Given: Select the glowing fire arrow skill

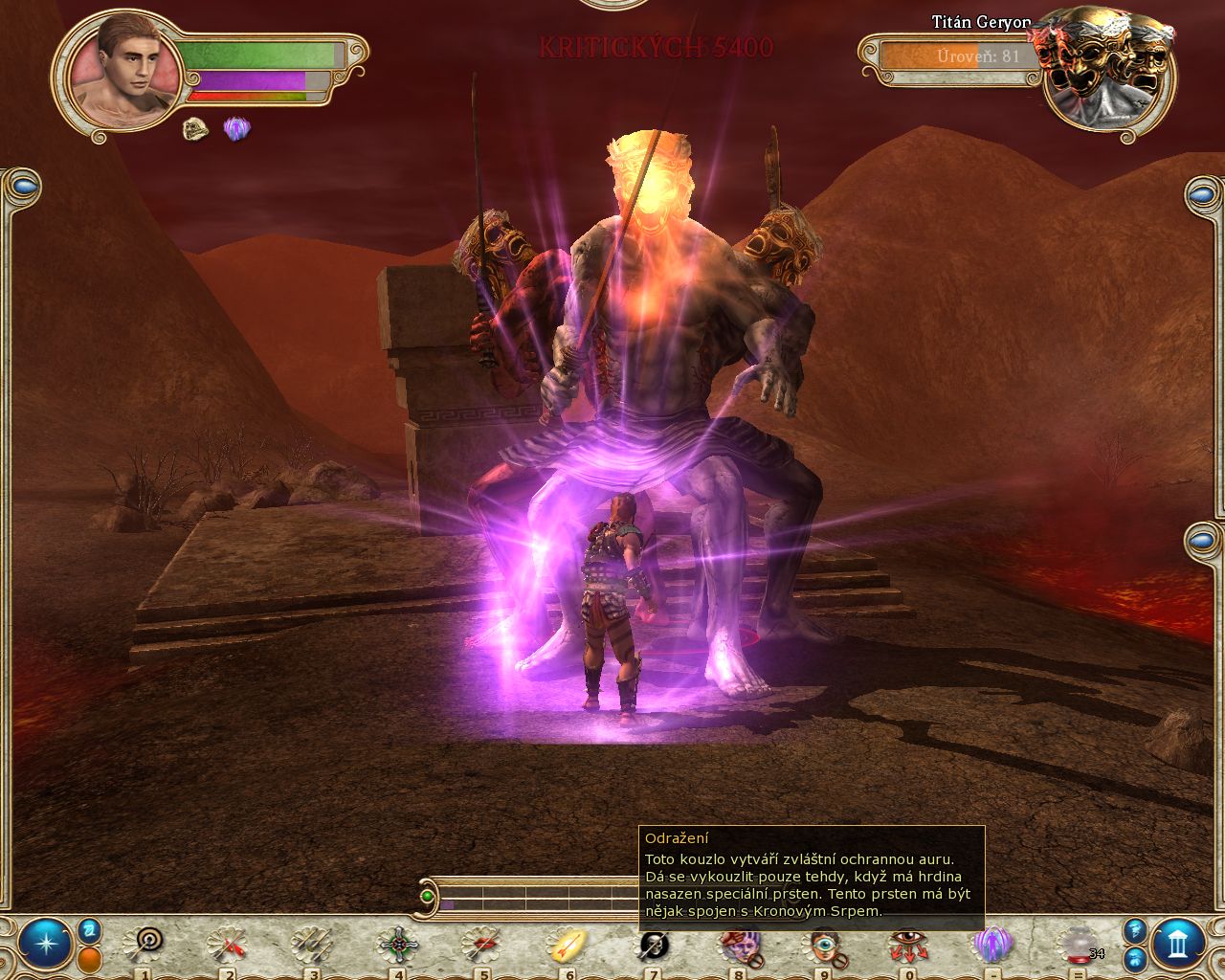Looking at the screenshot, I should pos(567,945).
